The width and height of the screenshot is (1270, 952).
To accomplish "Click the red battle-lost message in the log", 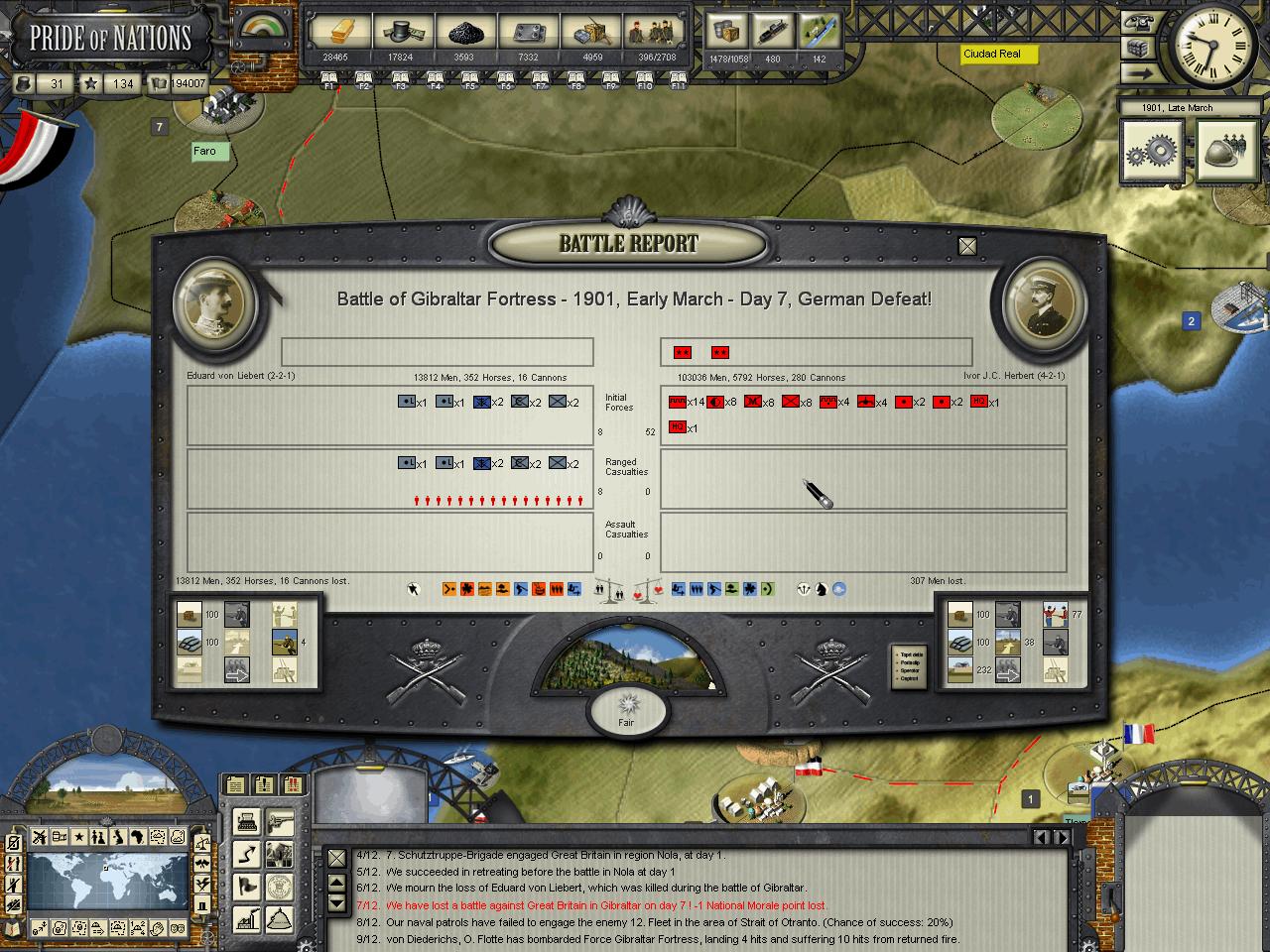I will pos(606,905).
